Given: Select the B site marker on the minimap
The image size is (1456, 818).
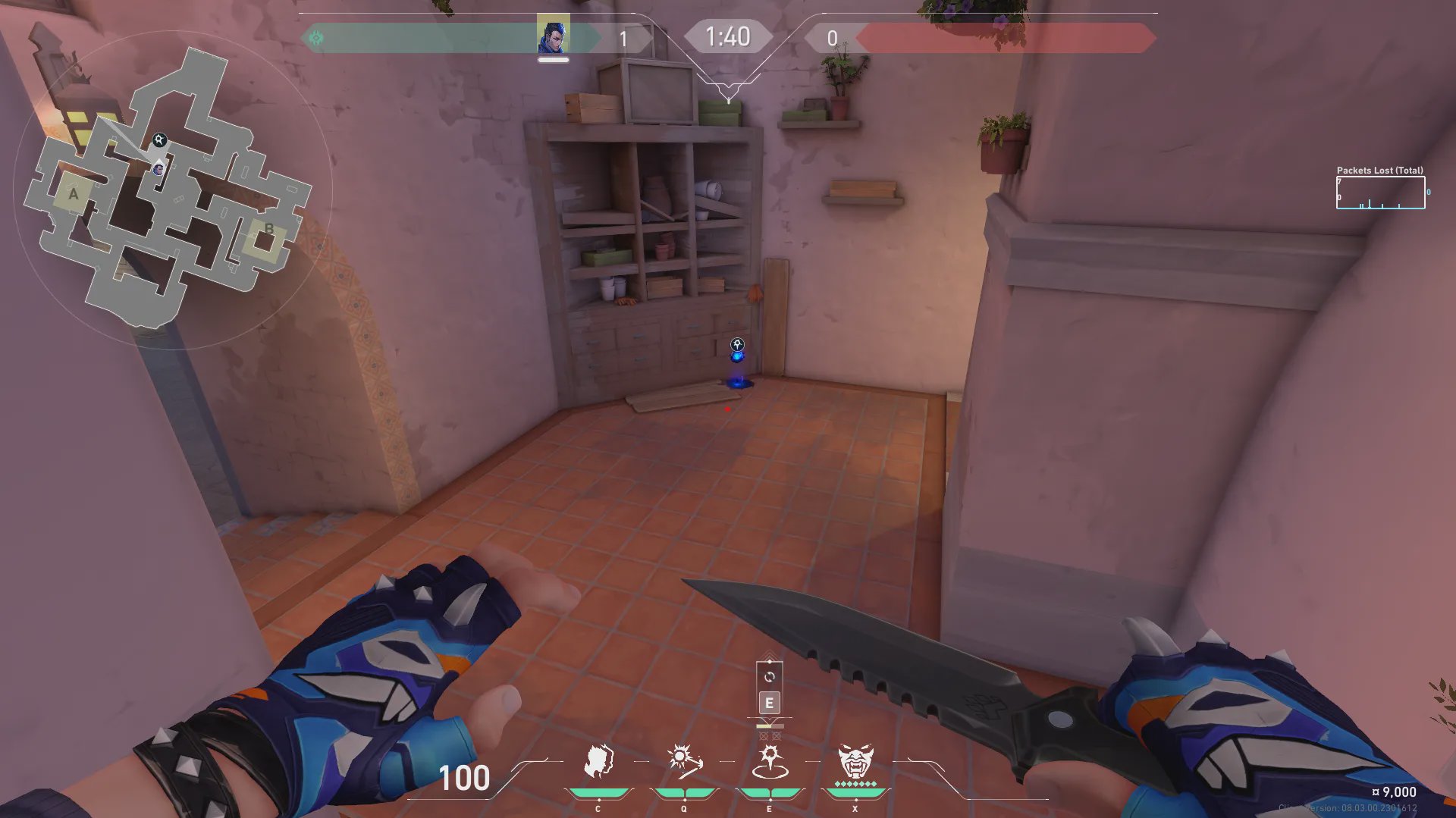Looking at the screenshot, I should click(268, 229).
